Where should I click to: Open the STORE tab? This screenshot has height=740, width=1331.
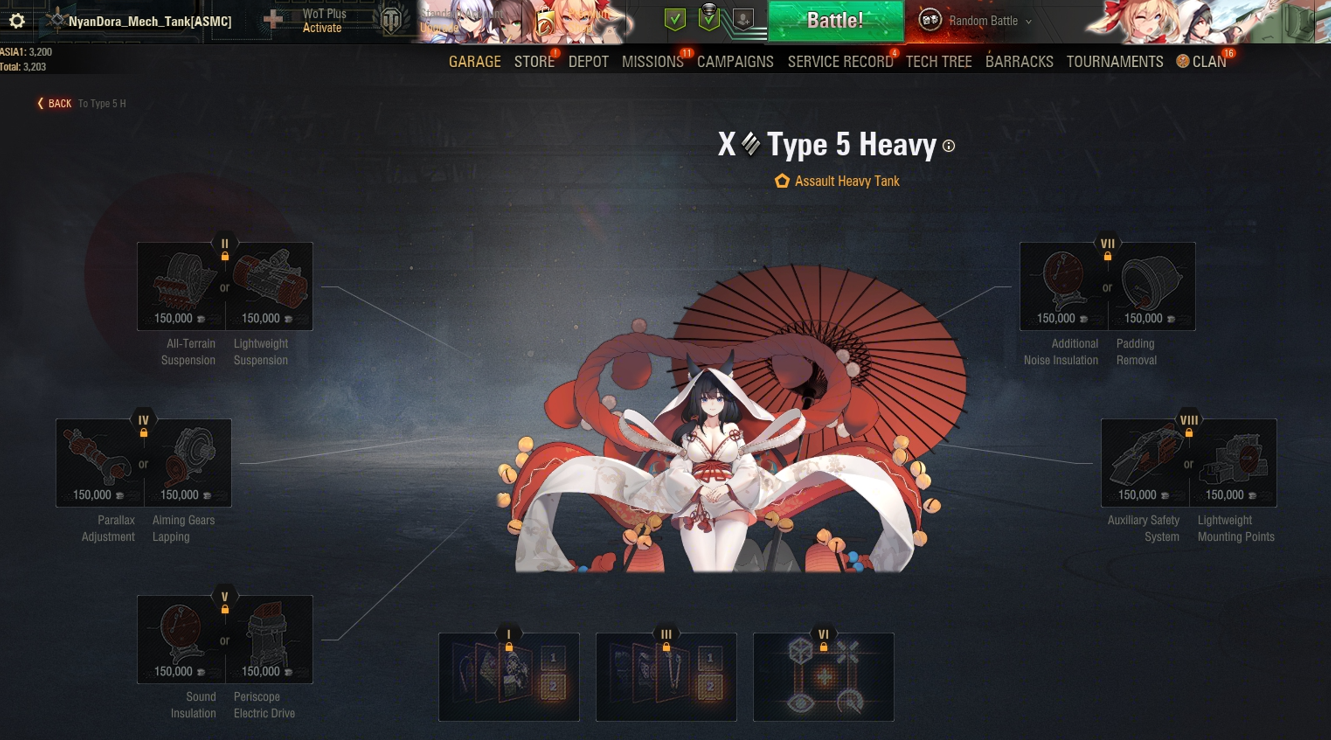point(534,62)
